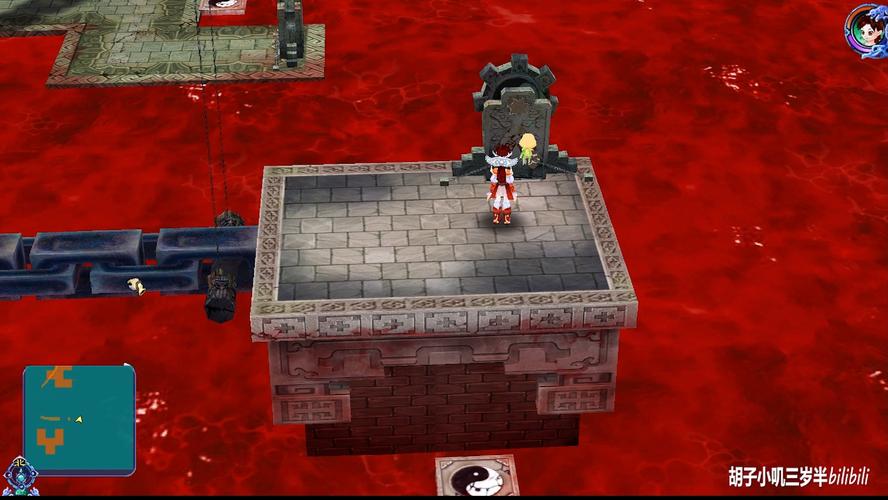Open the teal minimap panel
Viewport: 888px width, 500px height.
[x=80, y=418]
